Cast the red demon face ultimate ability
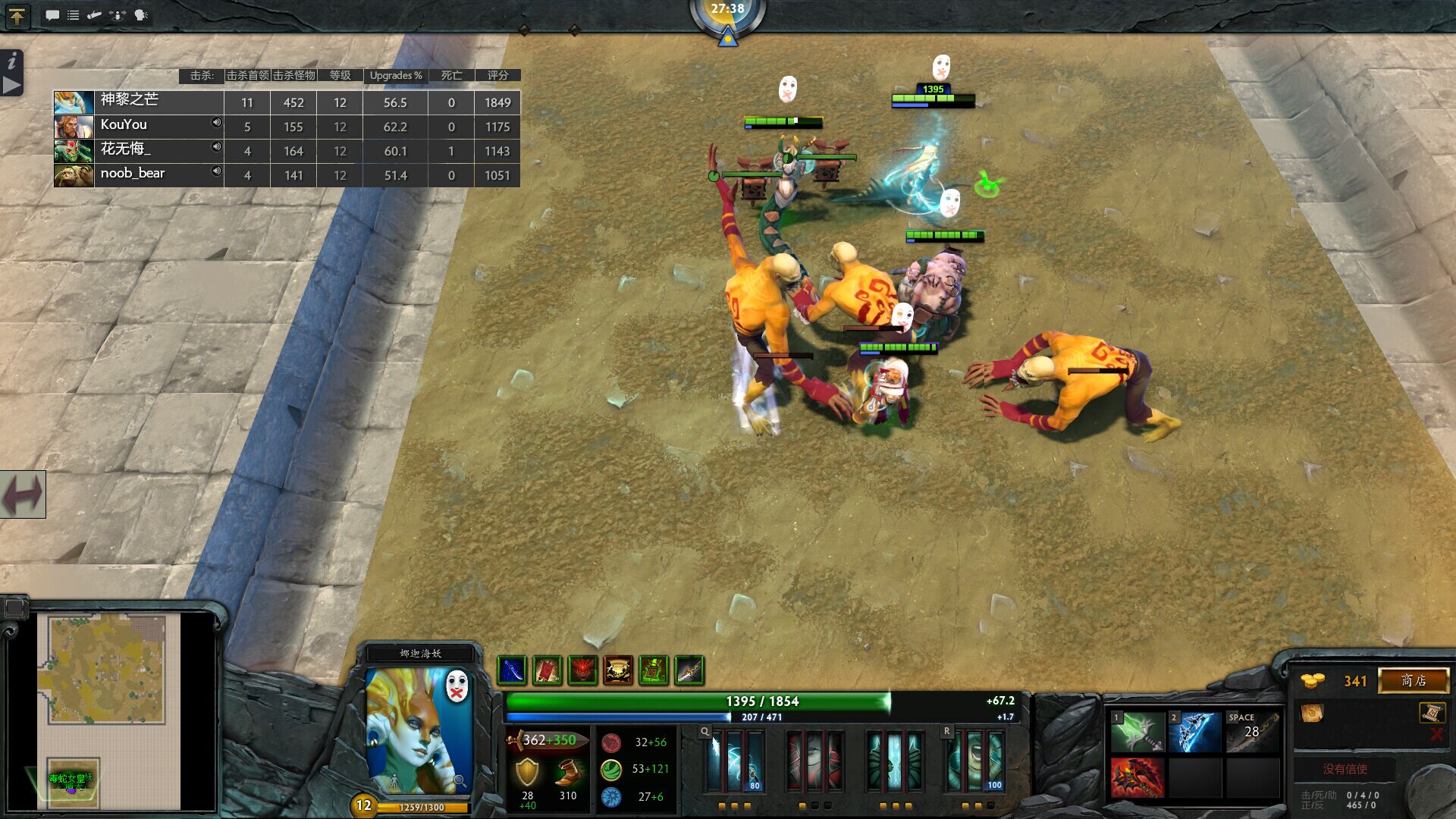 (582, 670)
